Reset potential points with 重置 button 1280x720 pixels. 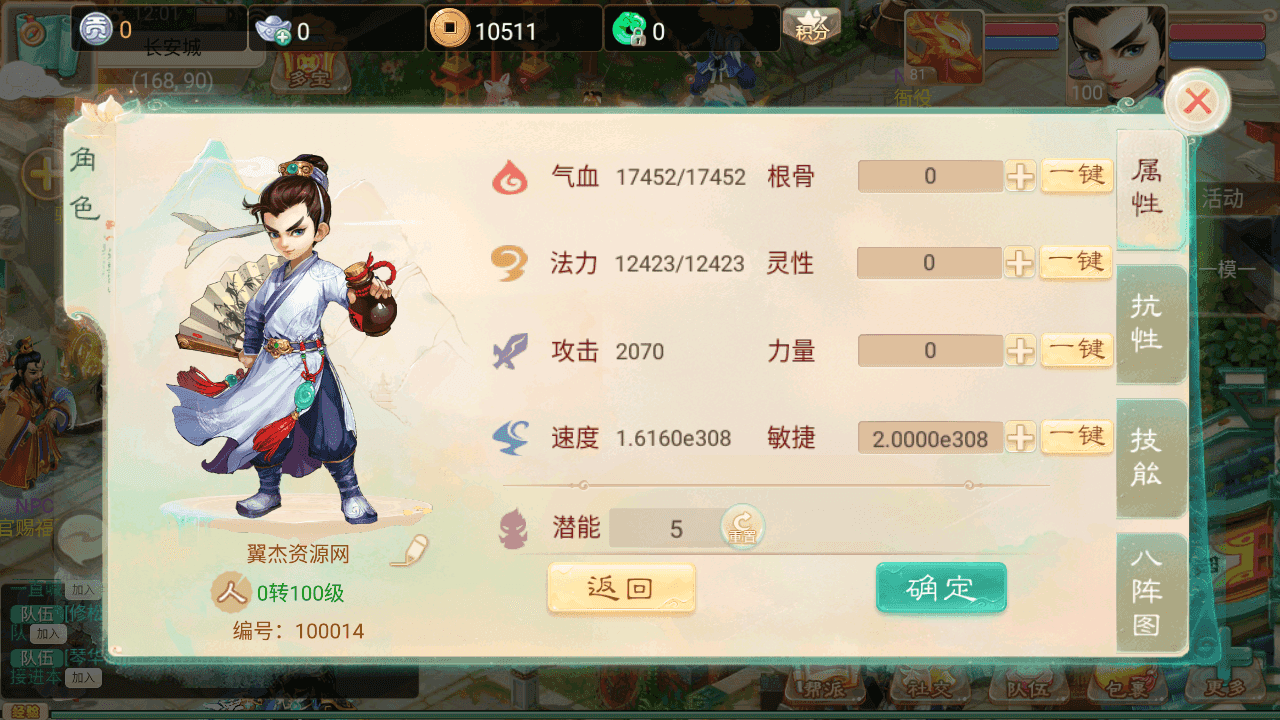[x=742, y=527]
